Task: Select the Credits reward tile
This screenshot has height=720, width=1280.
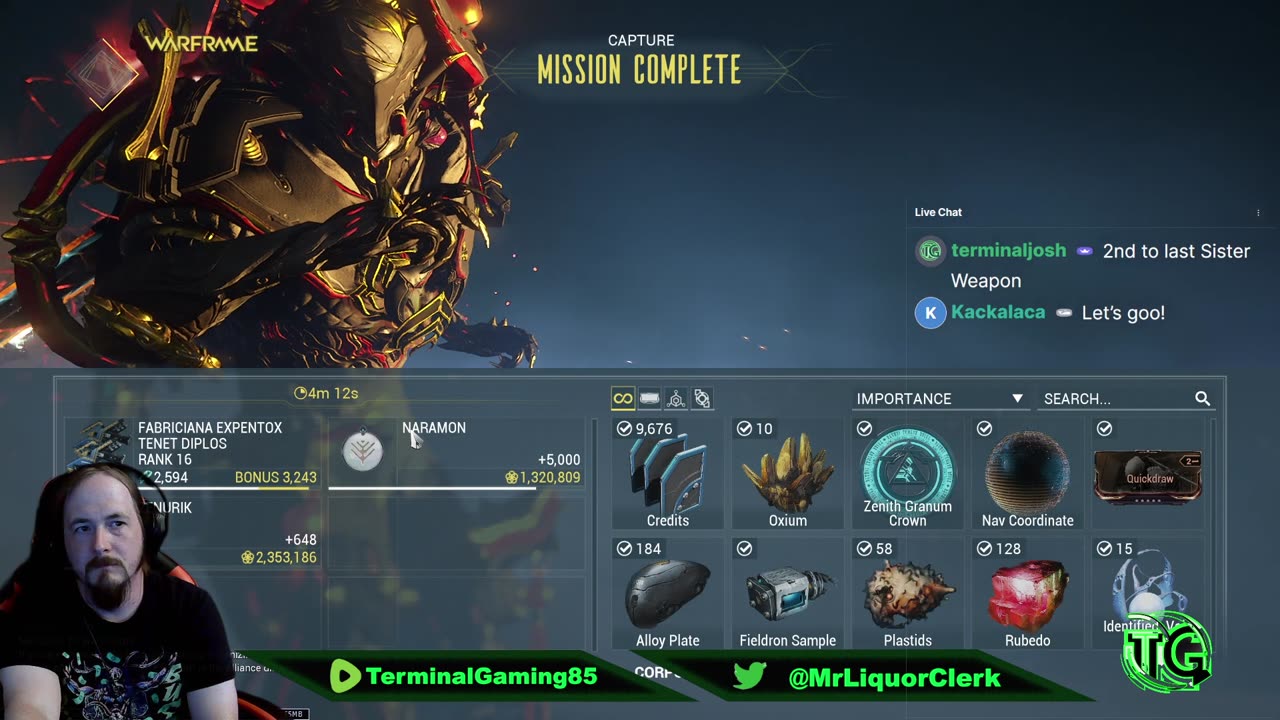Action: (x=667, y=474)
